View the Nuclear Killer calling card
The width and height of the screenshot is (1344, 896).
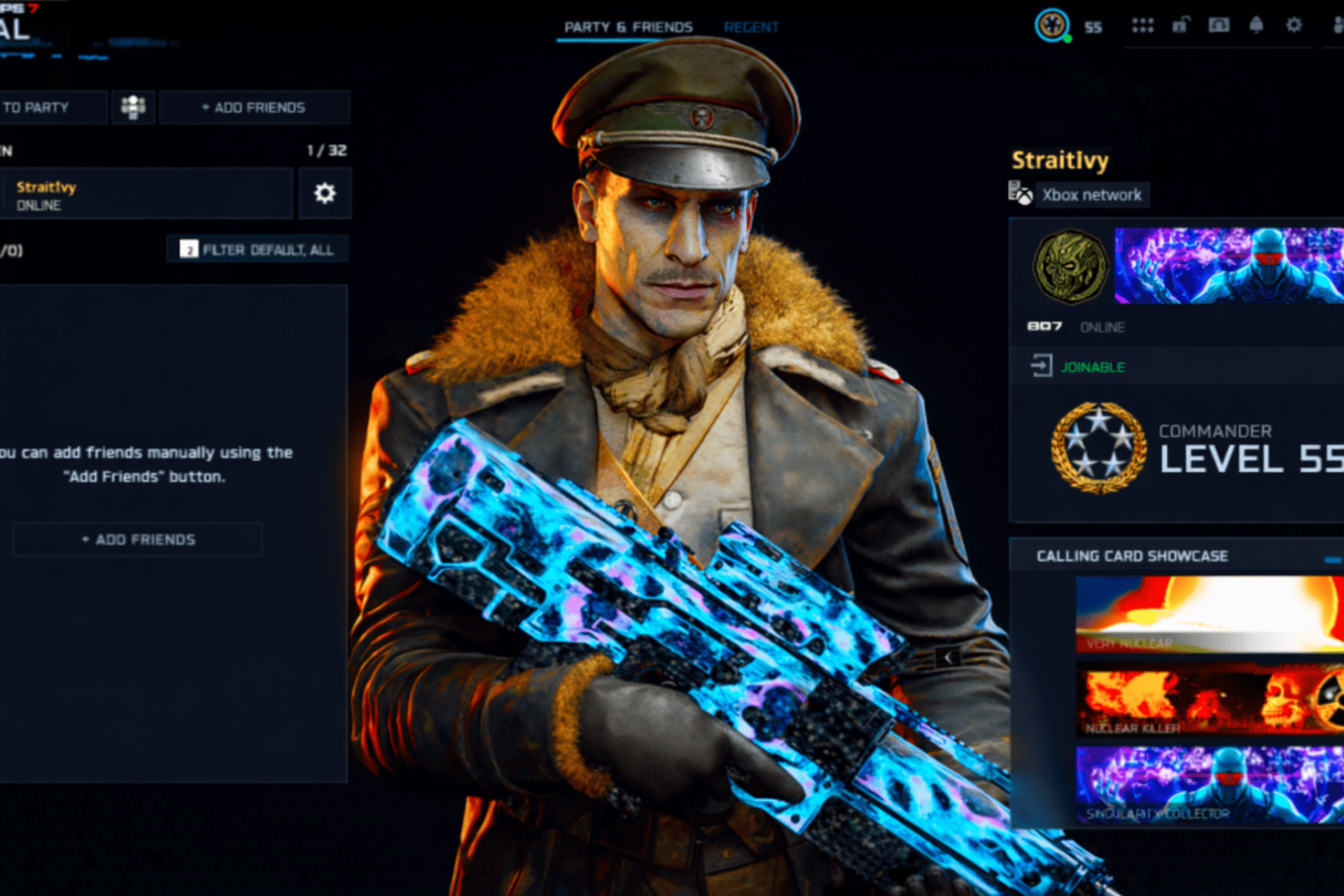pyautogui.click(x=1209, y=700)
